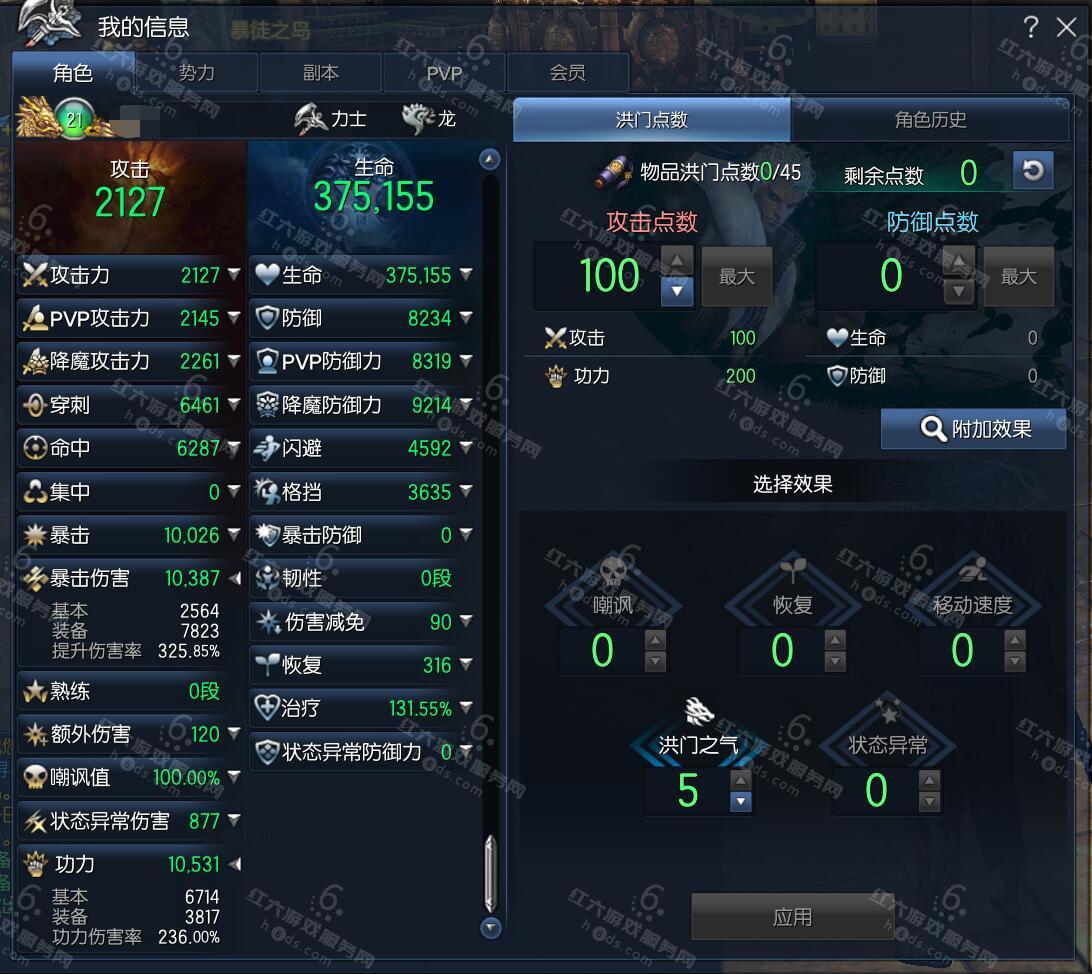Image resolution: width=1092 pixels, height=974 pixels.
Task: Switch to the 势力 tab
Action: tap(196, 73)
